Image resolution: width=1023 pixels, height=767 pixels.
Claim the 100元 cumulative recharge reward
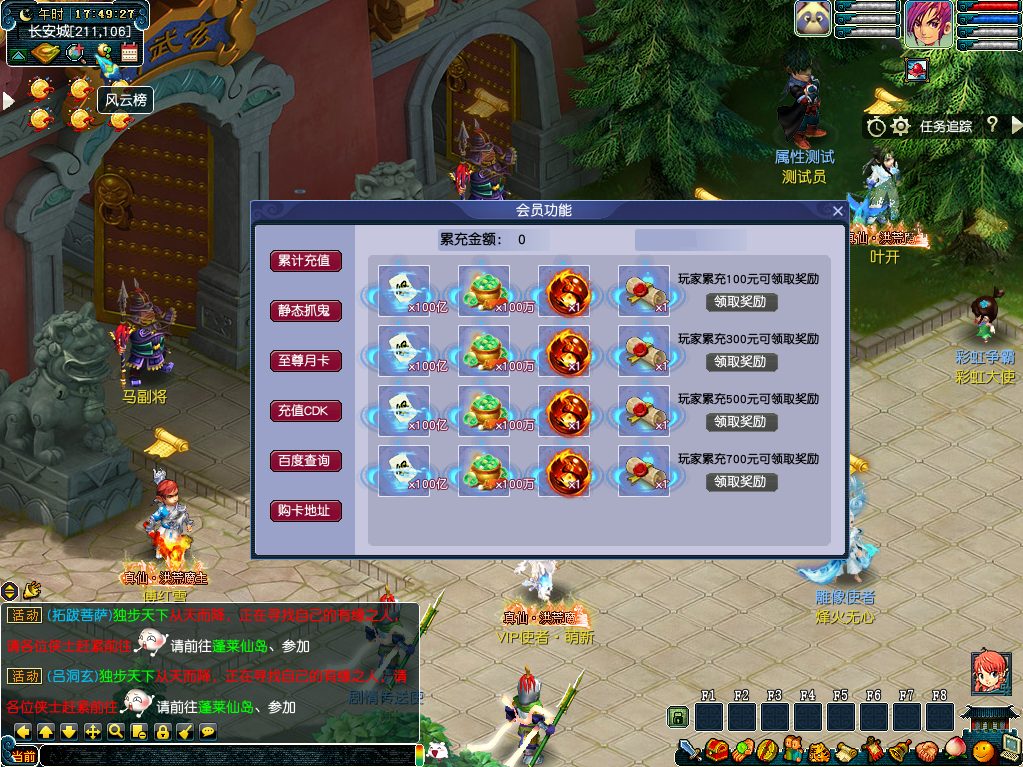tap(741, 302)
